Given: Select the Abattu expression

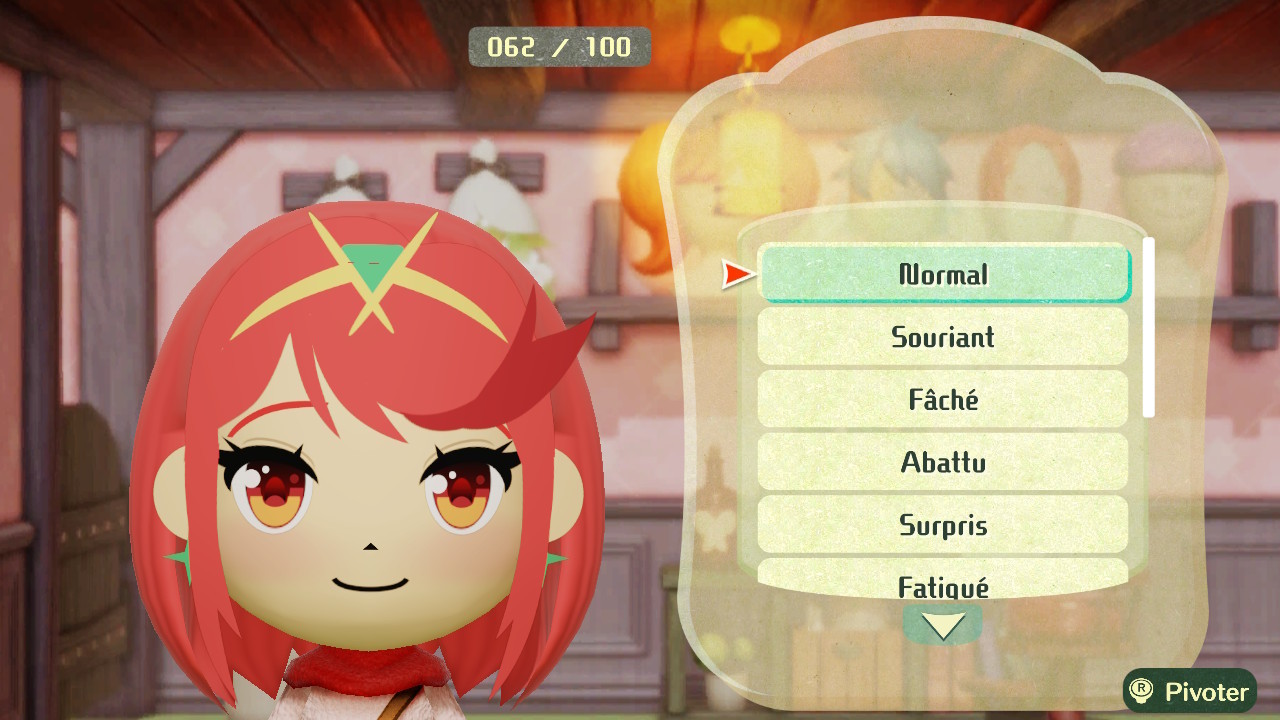Looking at the screenshot, I should click(943, 462).
